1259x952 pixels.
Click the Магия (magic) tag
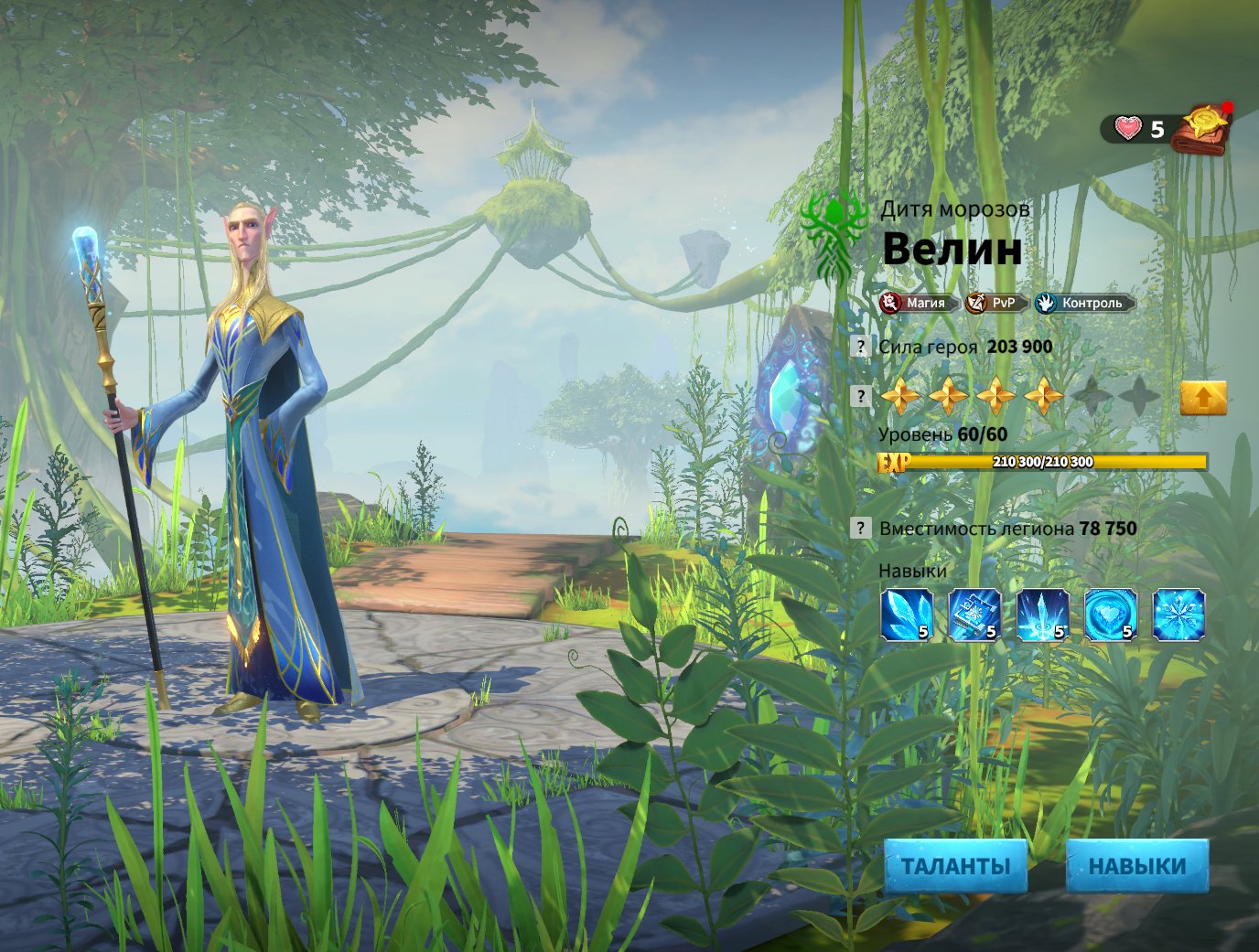[x=916, y=303]
